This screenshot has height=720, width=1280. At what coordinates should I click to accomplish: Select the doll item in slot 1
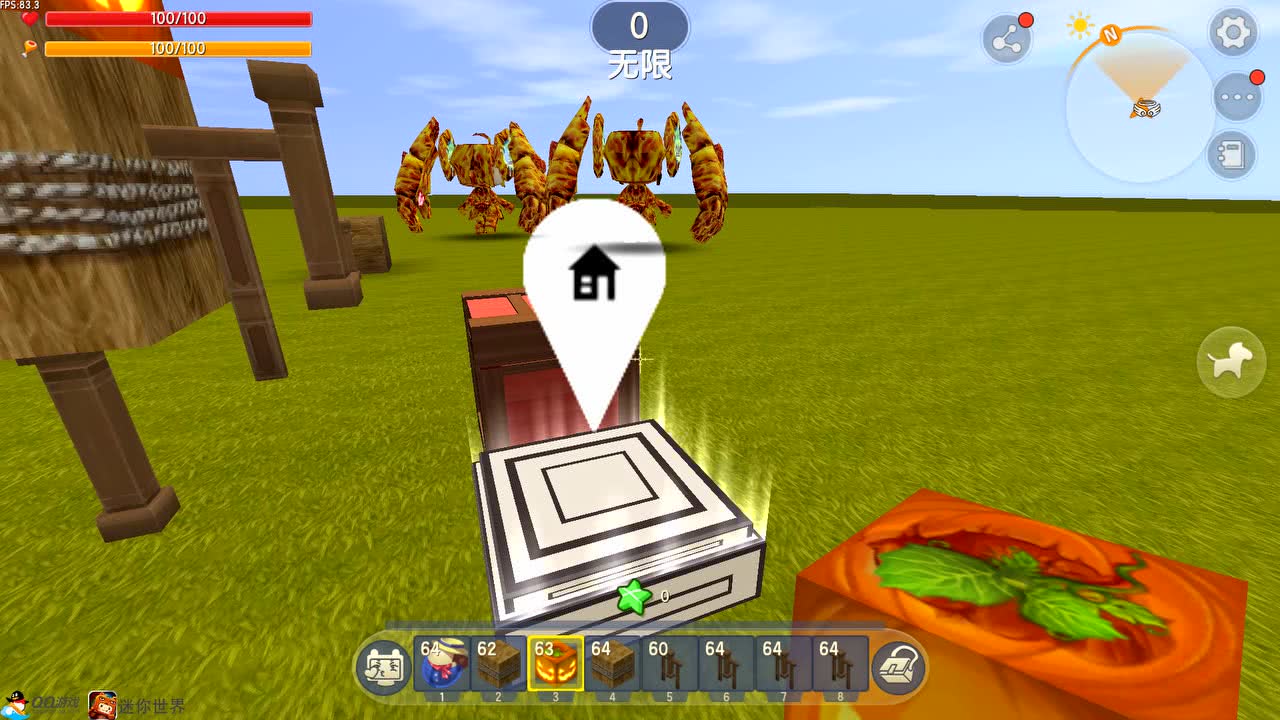click(441, 663)
